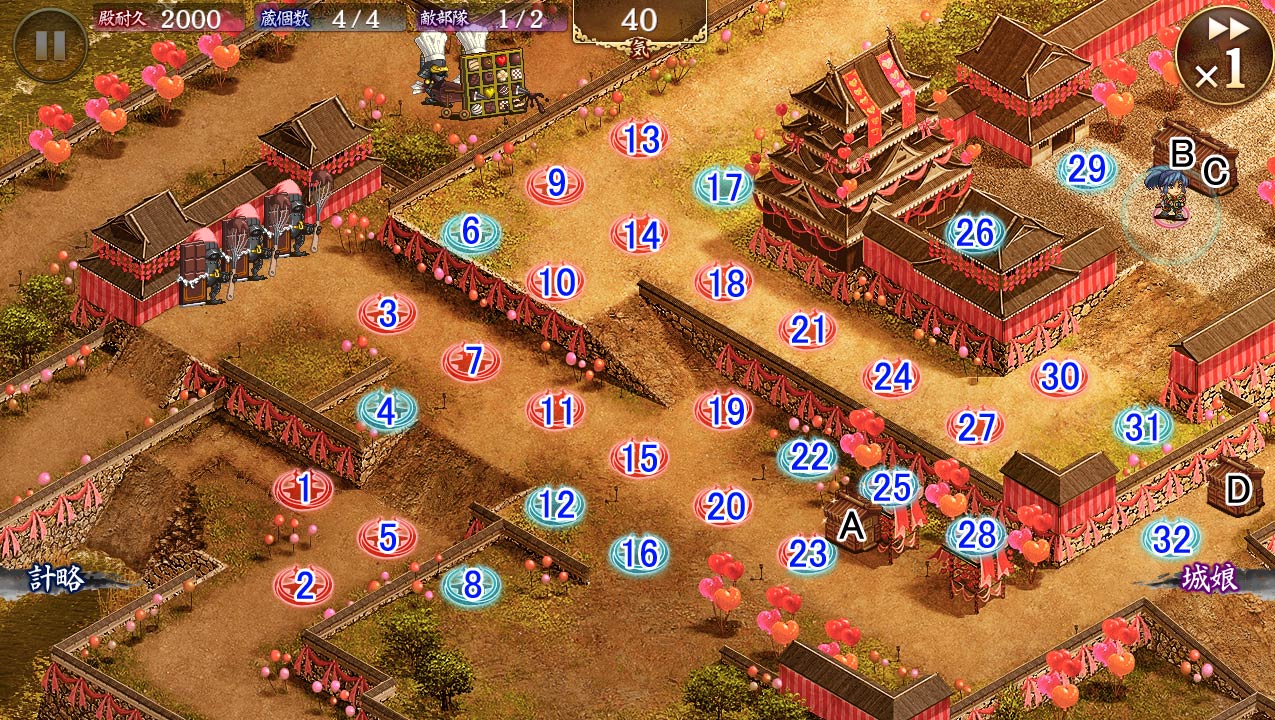Image resolution: width=1275 pixels, height=720 pixels.
Task: Choose red deployment tile 19
Action: click(x=723, y=410)
